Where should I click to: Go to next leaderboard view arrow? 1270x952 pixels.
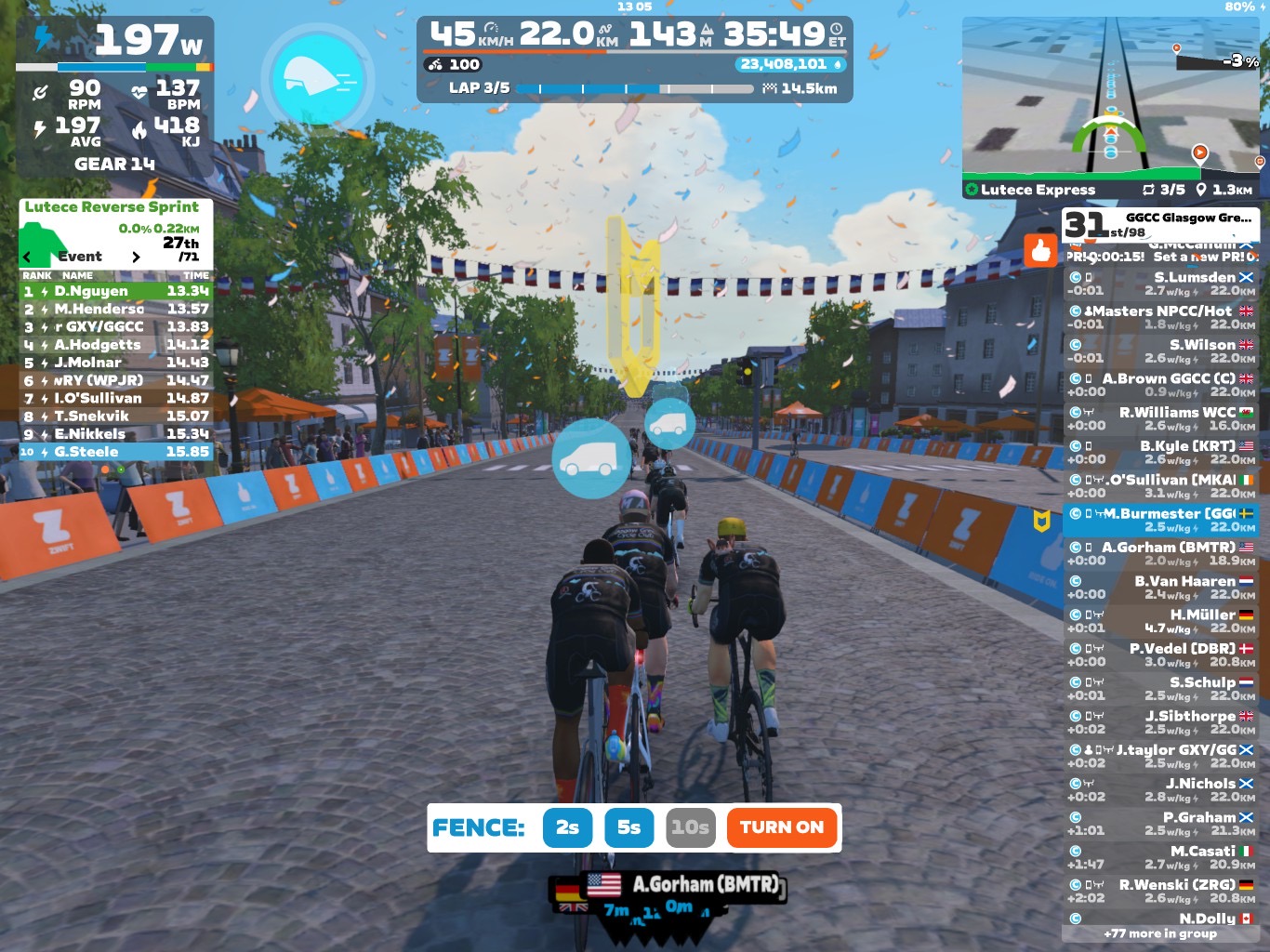coord(136,258)
